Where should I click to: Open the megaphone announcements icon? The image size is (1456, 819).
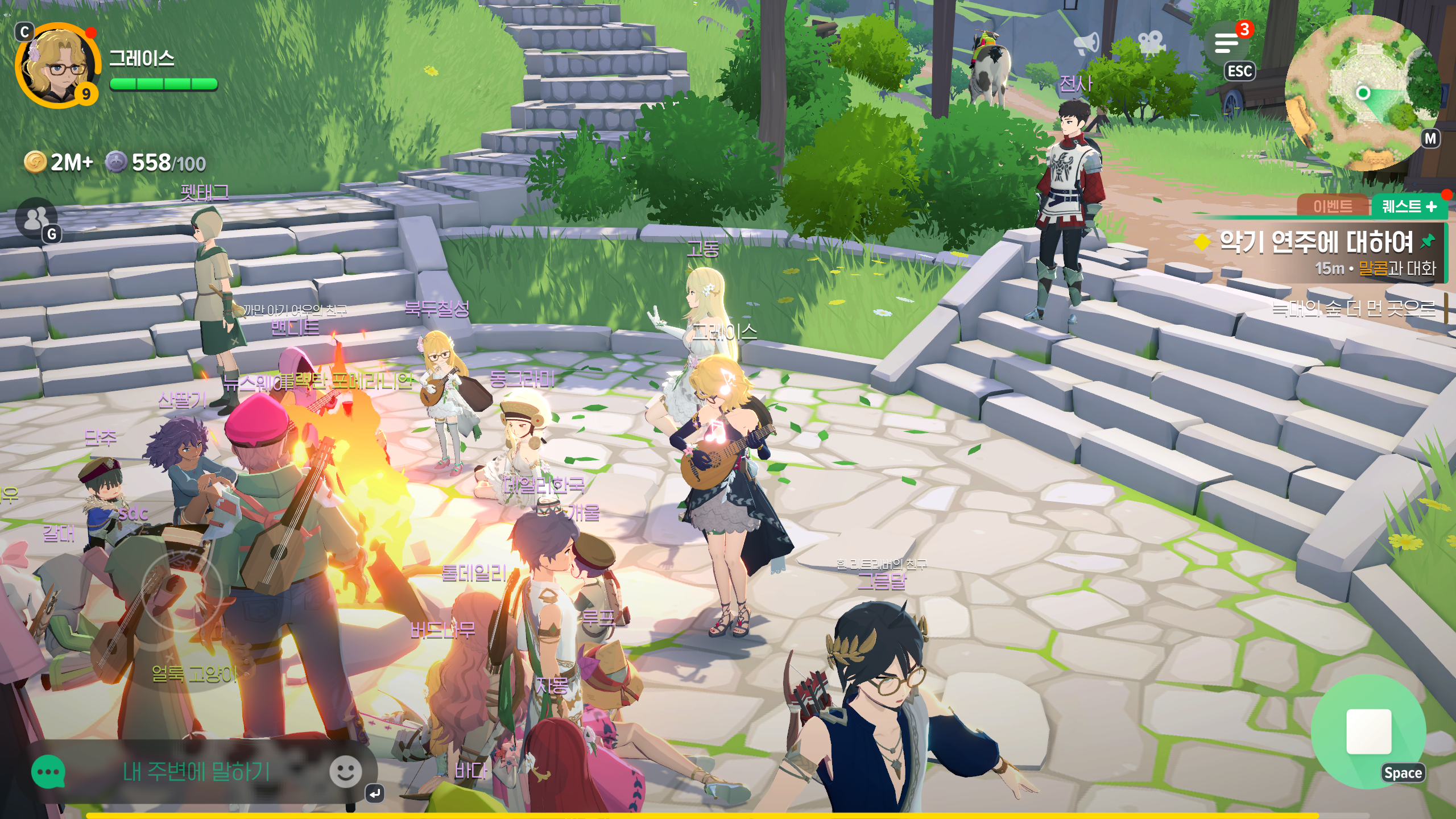1086,43
